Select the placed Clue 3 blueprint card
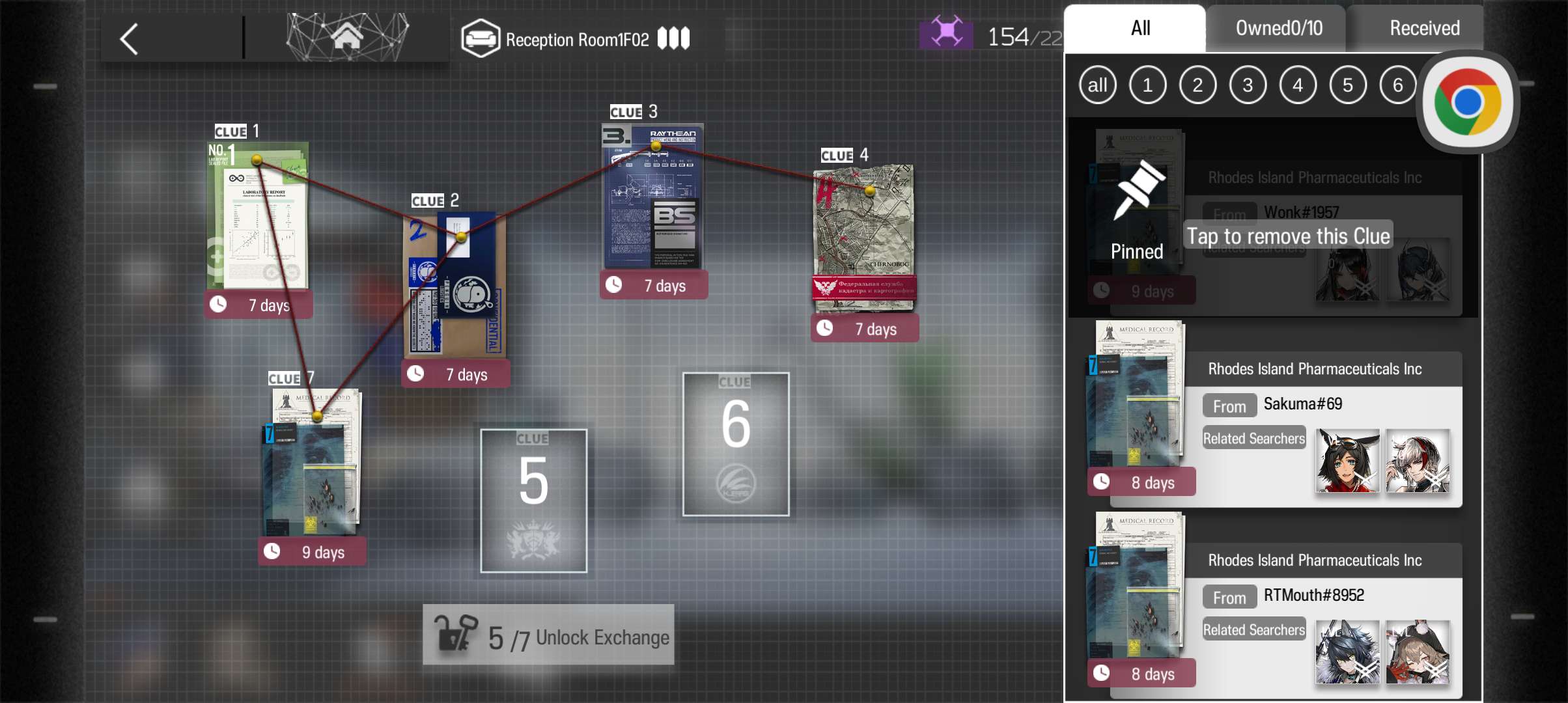The image size is (1568, 703). [653, 197]
